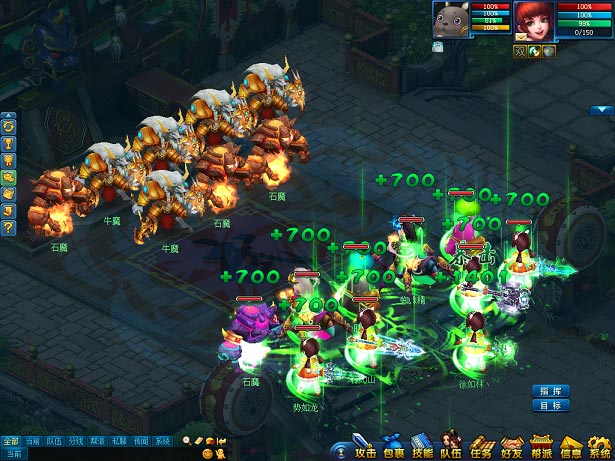Select the pet portrait with round eyes
The width and height of the screenshot is (615, 461).
(x=448, y=20)
